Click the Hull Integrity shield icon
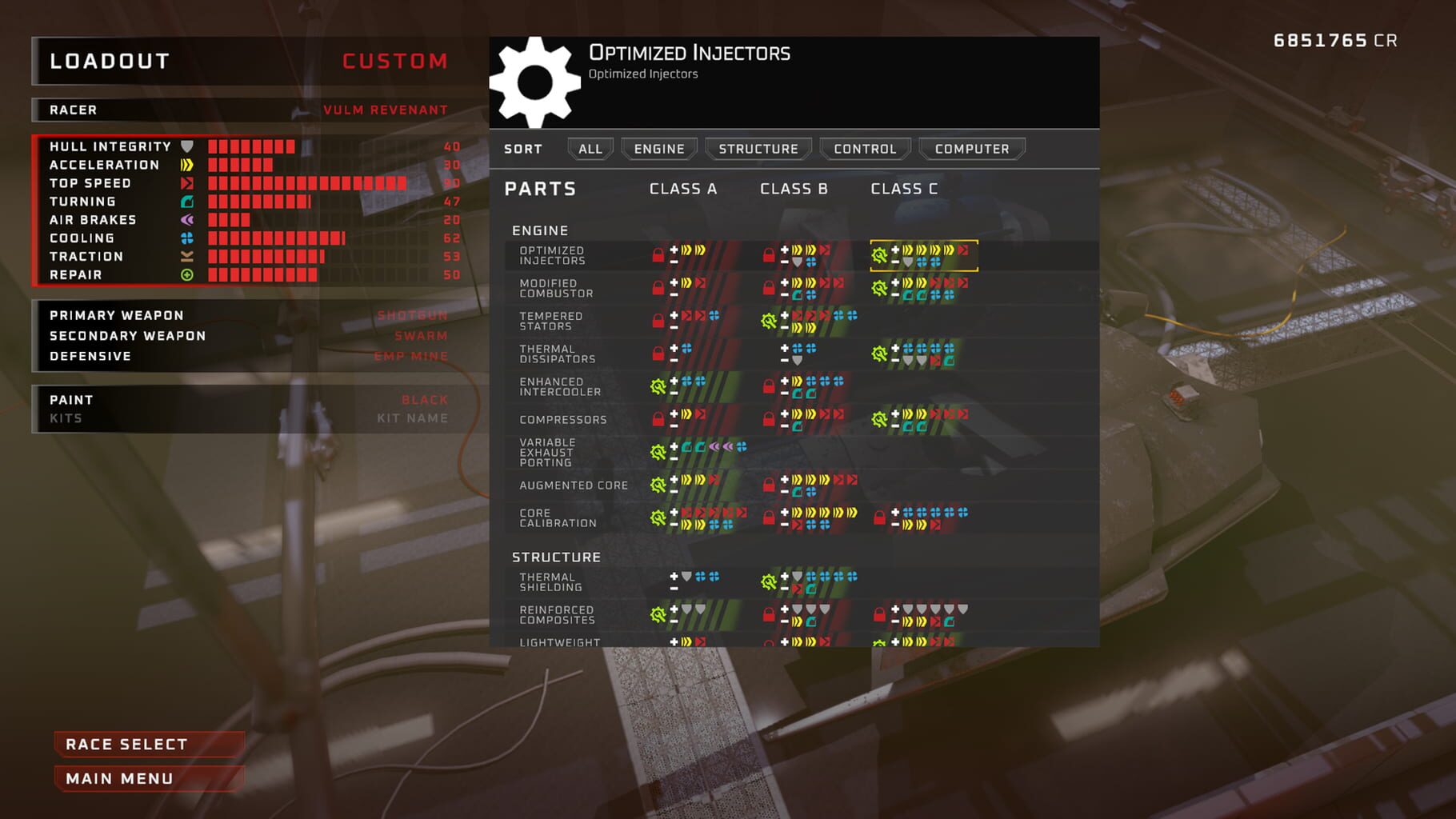 [186, 146]
